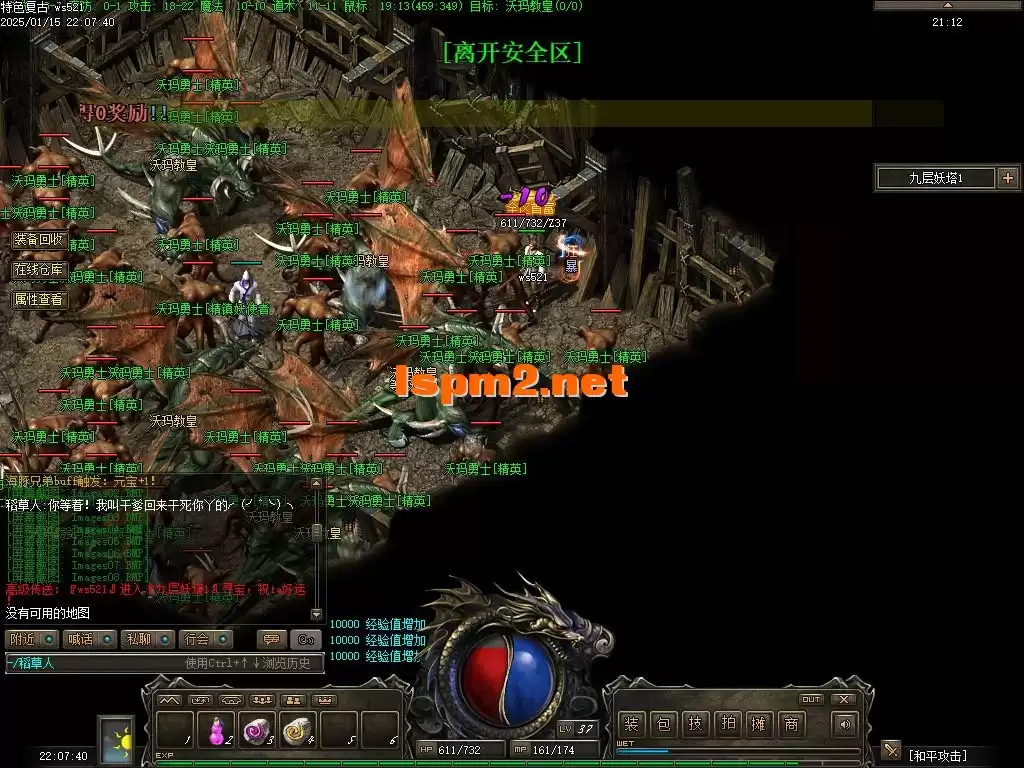Expand the 九层妖塔1 plus button
This screenshot has width=1024, height=768.
tap(1007, 178)
